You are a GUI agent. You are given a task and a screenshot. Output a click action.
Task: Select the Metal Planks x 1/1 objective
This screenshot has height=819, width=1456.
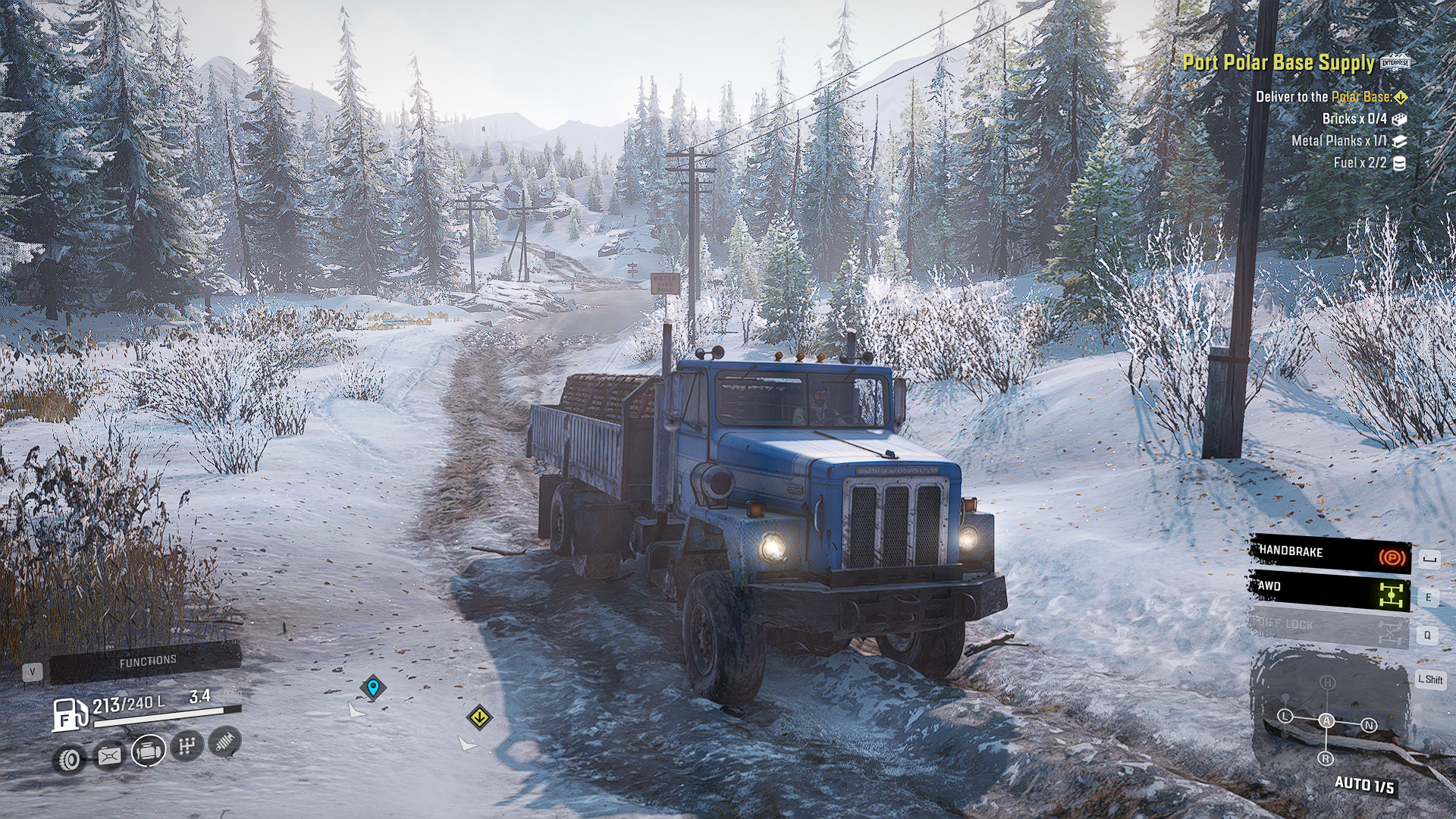point(1339,140)
